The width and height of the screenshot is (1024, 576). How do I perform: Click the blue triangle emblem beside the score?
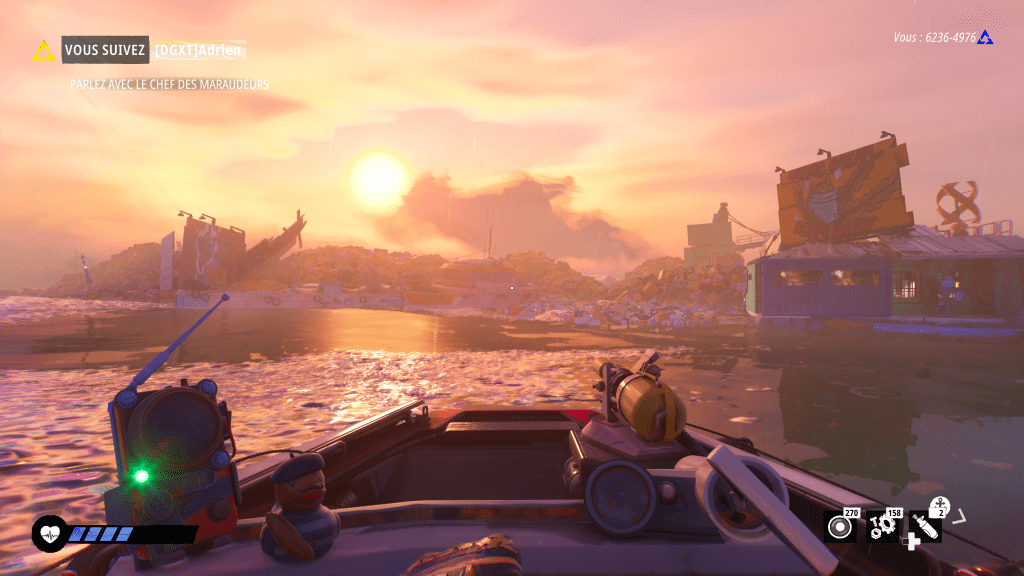pos(985,38)
